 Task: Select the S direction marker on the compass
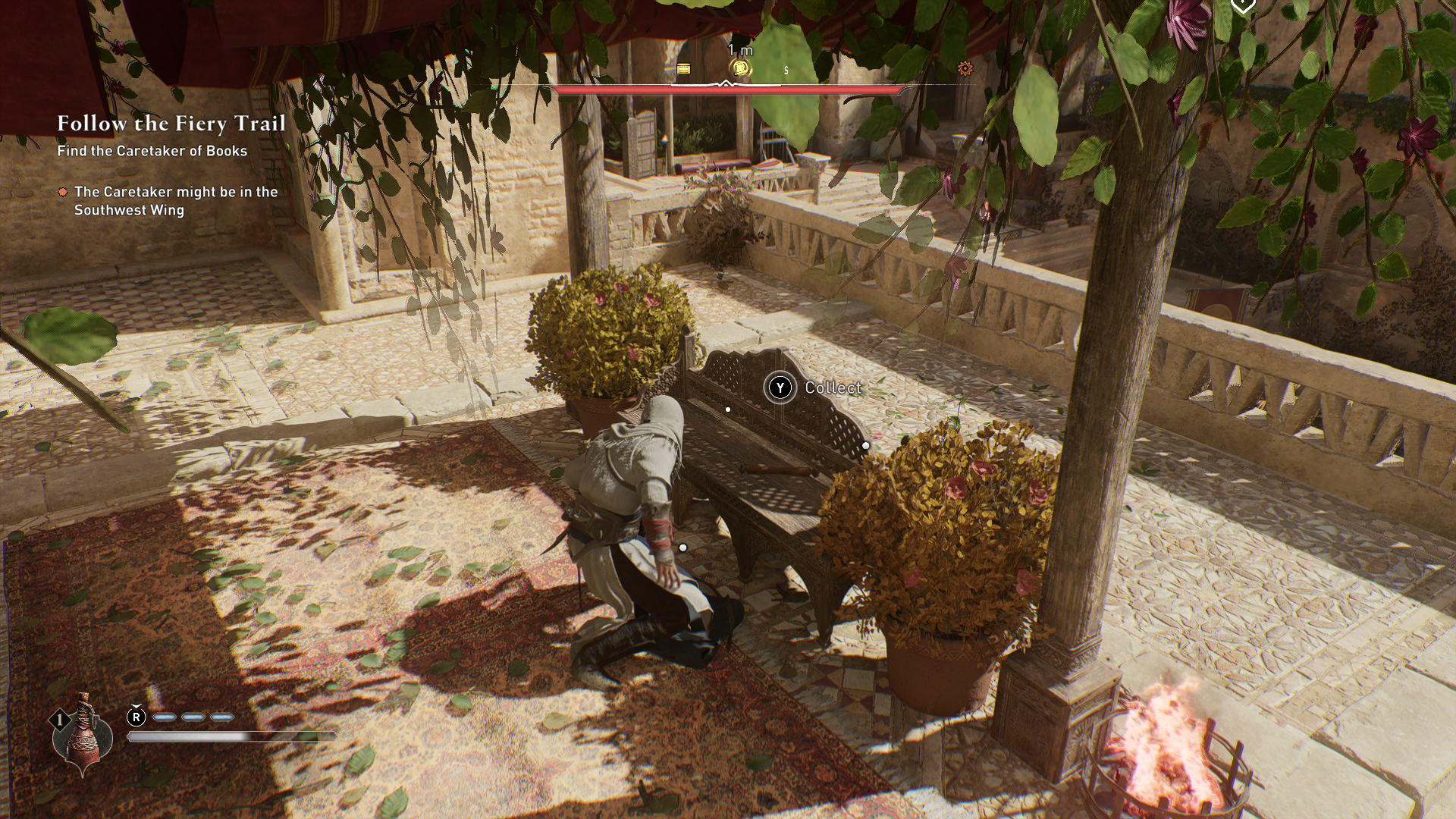coord(786,71)
